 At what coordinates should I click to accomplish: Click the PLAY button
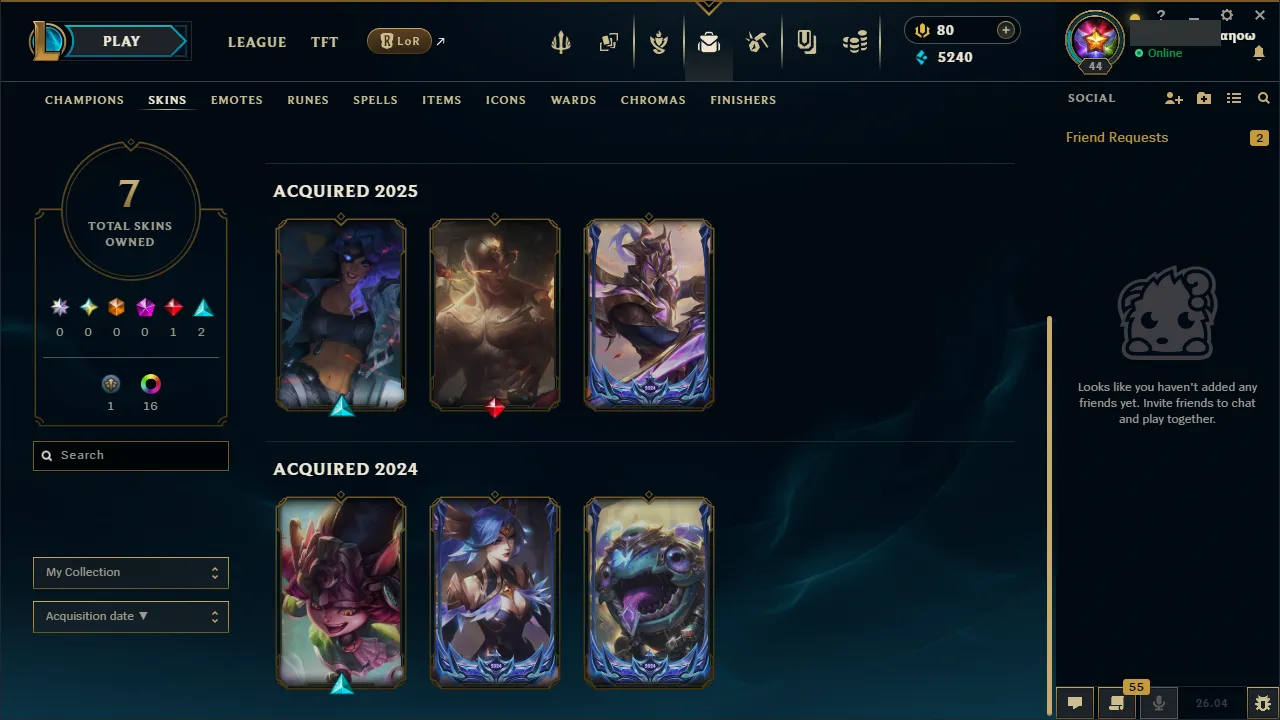pyautogui.click(x=121, y=41)
